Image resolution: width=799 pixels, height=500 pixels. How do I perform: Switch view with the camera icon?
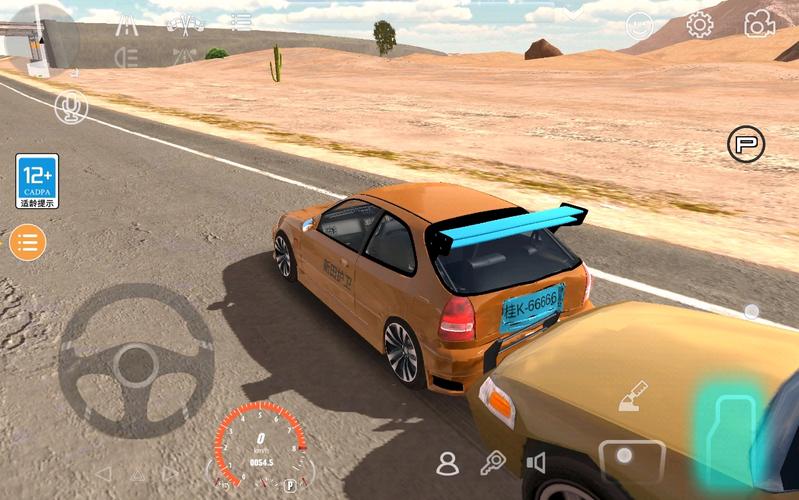pos(759,24)
